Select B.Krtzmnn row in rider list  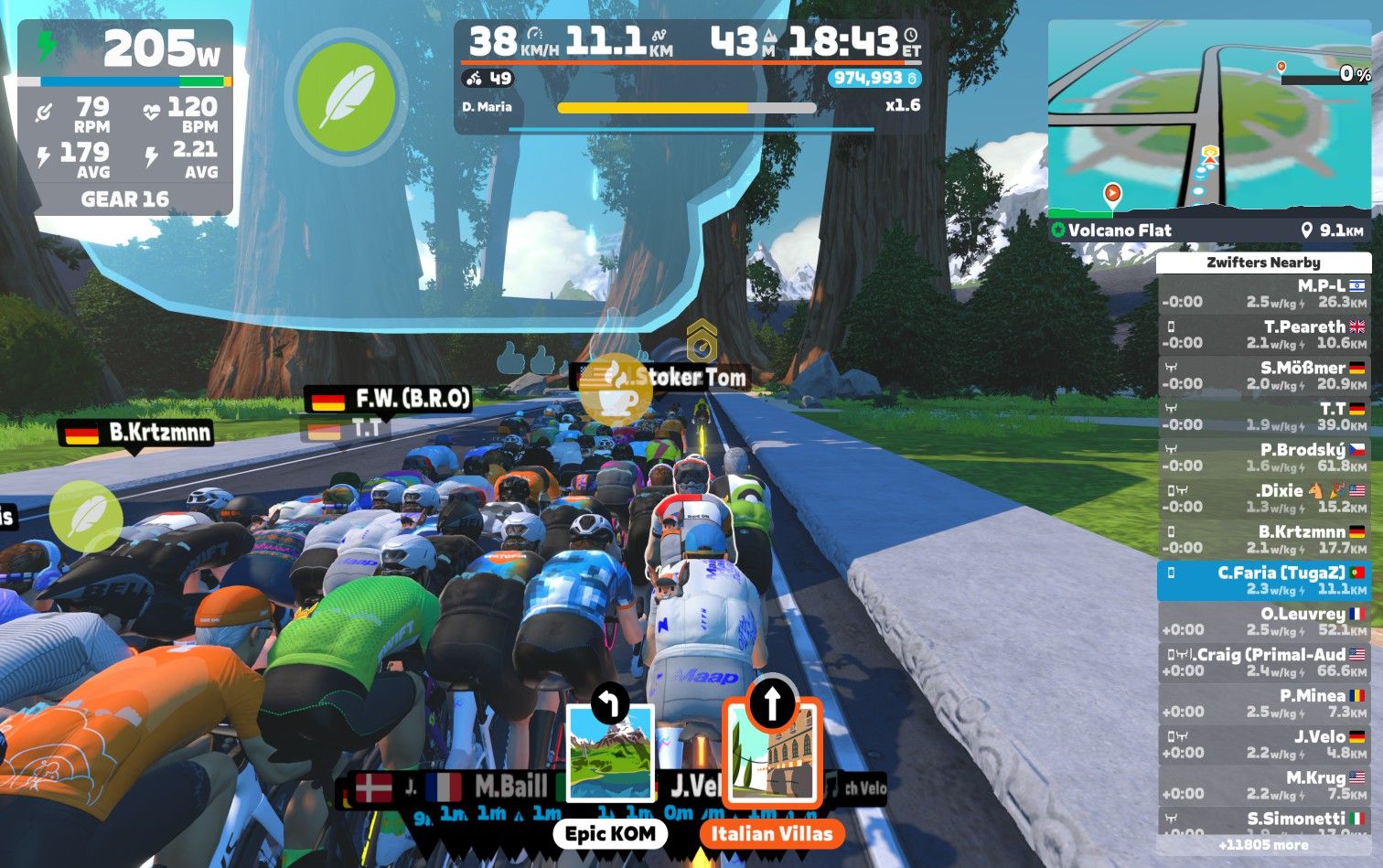pyautogui.click(x=1263, y=540)
